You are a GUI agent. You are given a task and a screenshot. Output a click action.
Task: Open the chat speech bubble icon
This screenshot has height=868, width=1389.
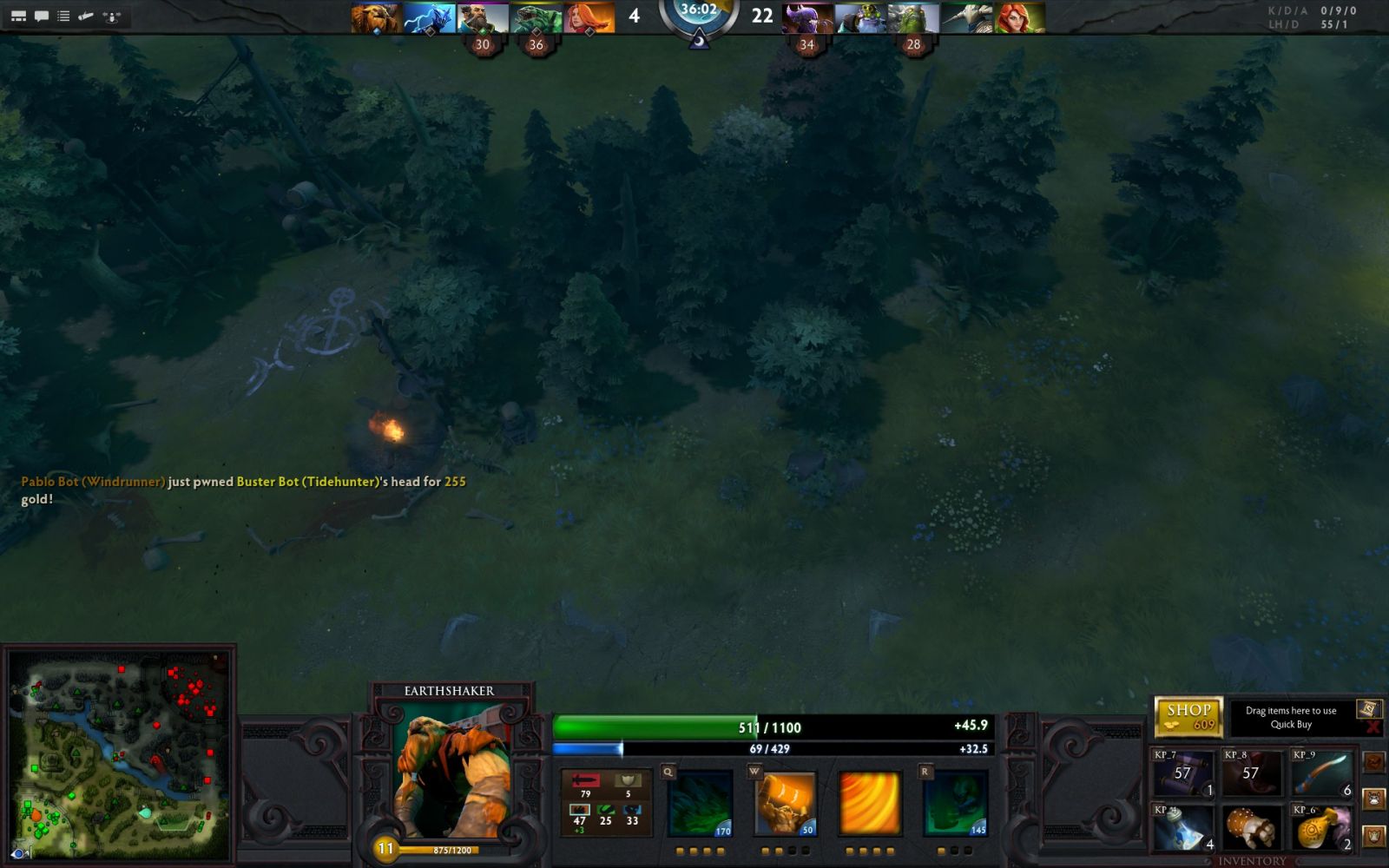click(x=41, y=16)
